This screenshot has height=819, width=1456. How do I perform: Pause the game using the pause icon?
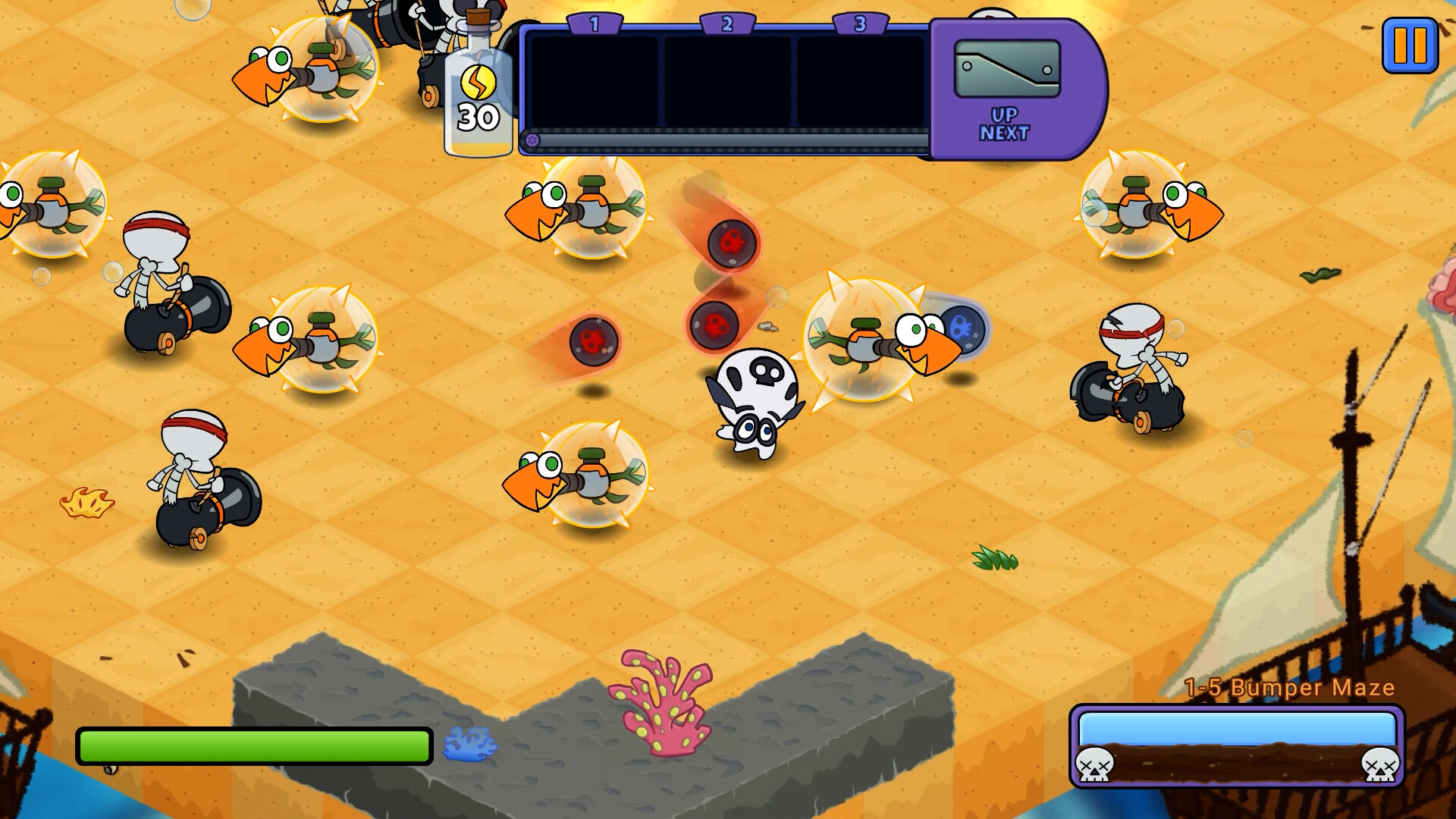coord(1409,45)
